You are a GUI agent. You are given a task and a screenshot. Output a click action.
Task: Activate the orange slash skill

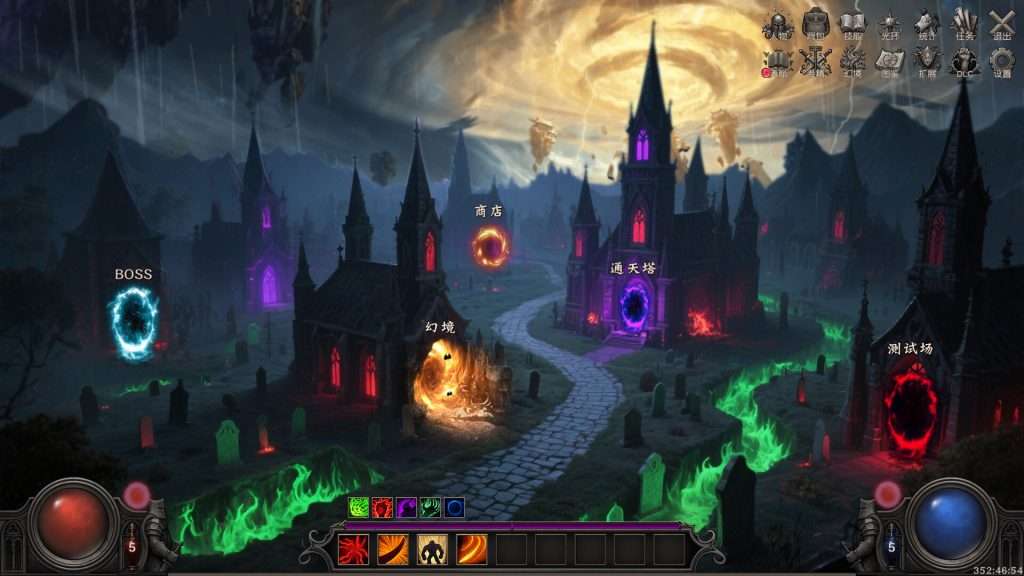click(x=392, y=549)
